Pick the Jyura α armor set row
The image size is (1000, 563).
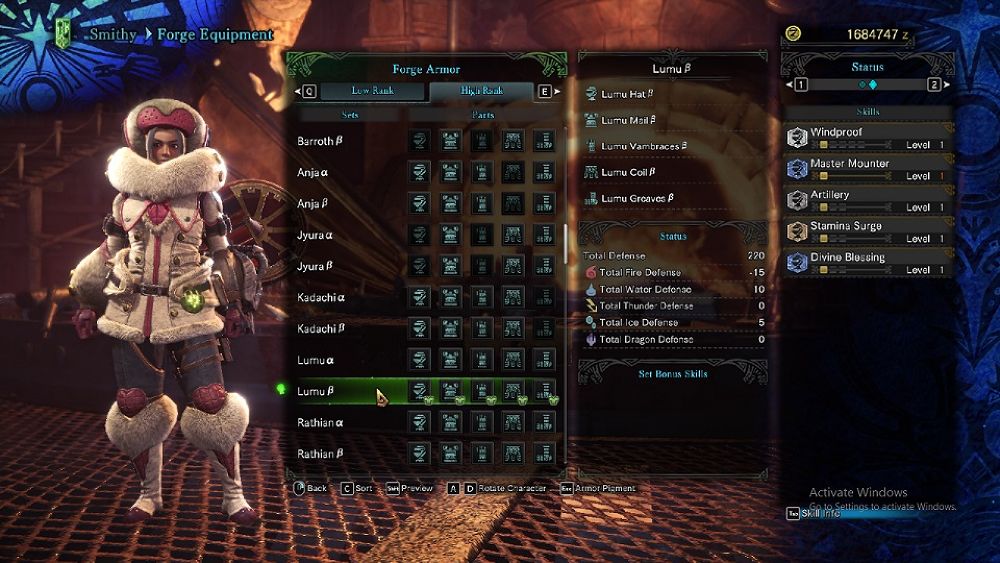(x=315, y=235)
